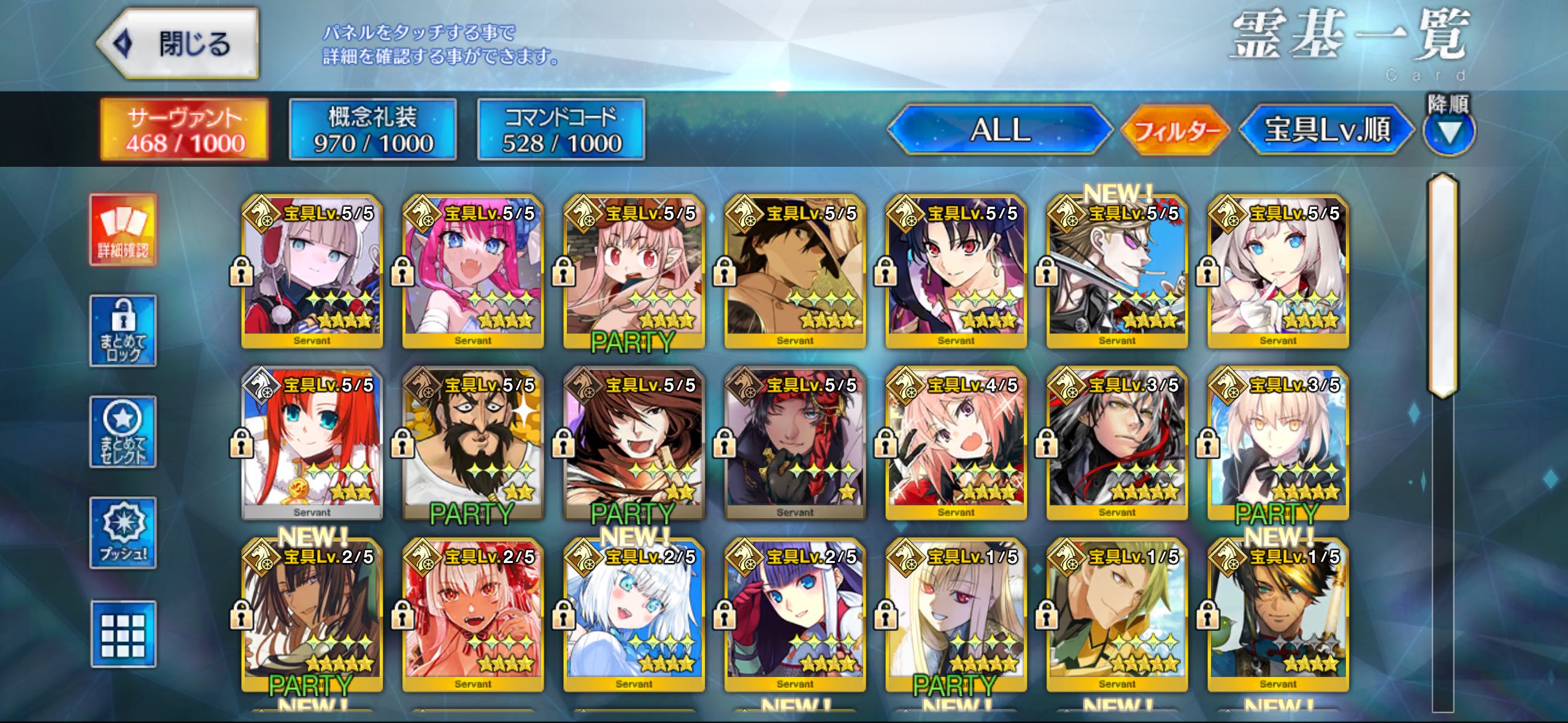Open the フィルター filter options
Viewport: 1568px width, 723px height.
(x=1175, y=131)
